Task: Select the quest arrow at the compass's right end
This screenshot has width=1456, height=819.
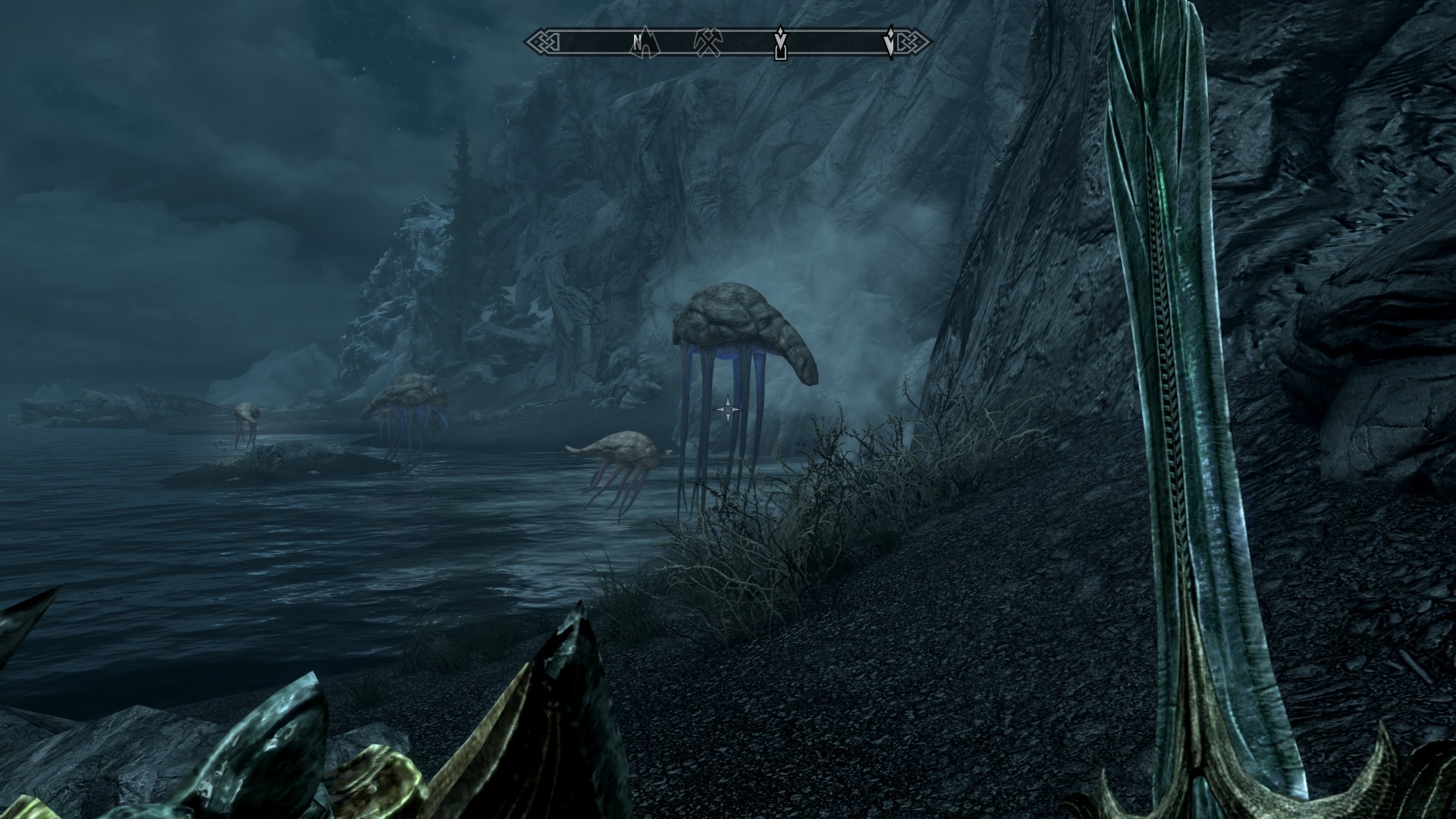Action: click(x=890, y=42)
